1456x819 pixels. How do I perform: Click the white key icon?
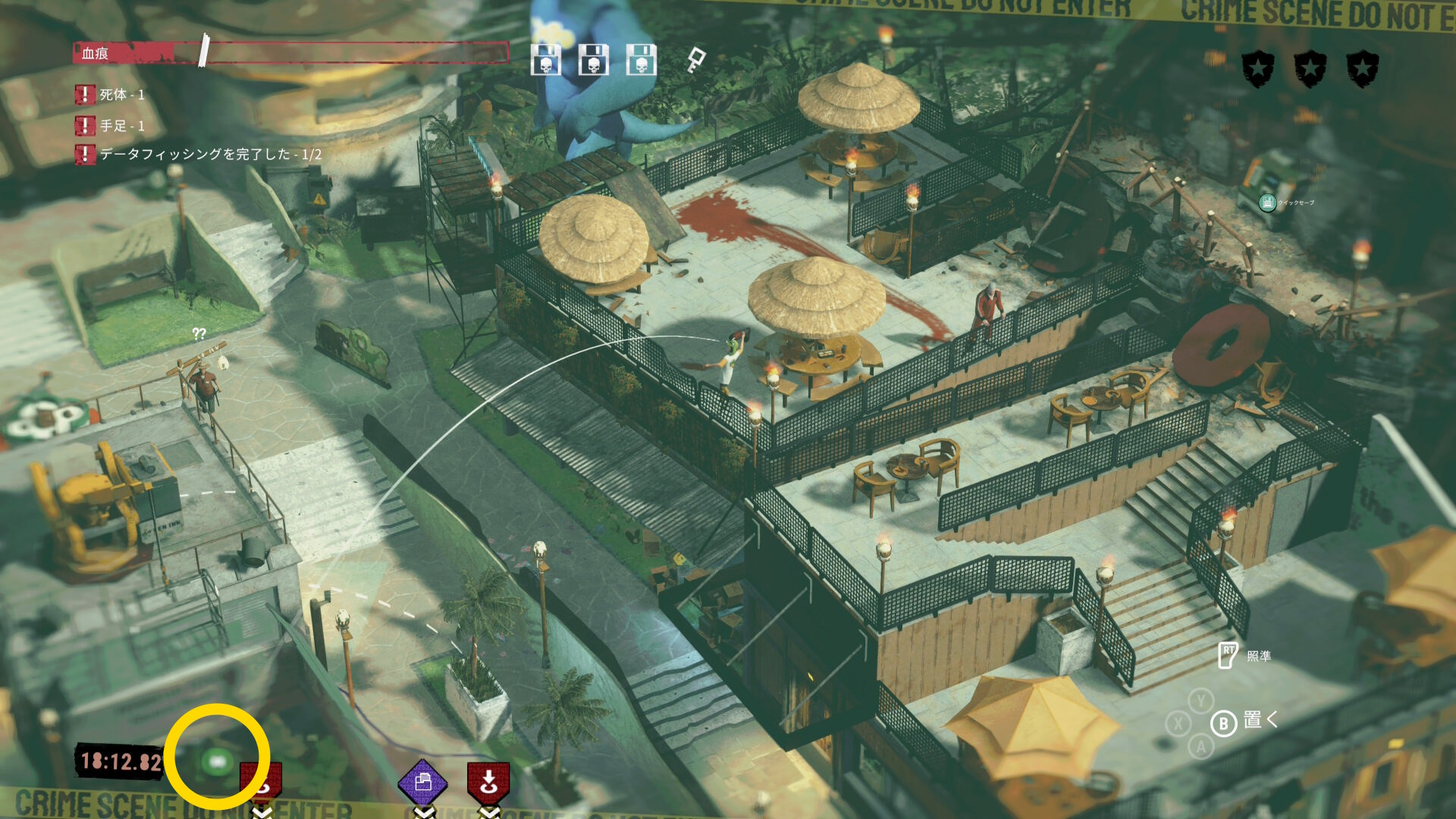[695, 59]
